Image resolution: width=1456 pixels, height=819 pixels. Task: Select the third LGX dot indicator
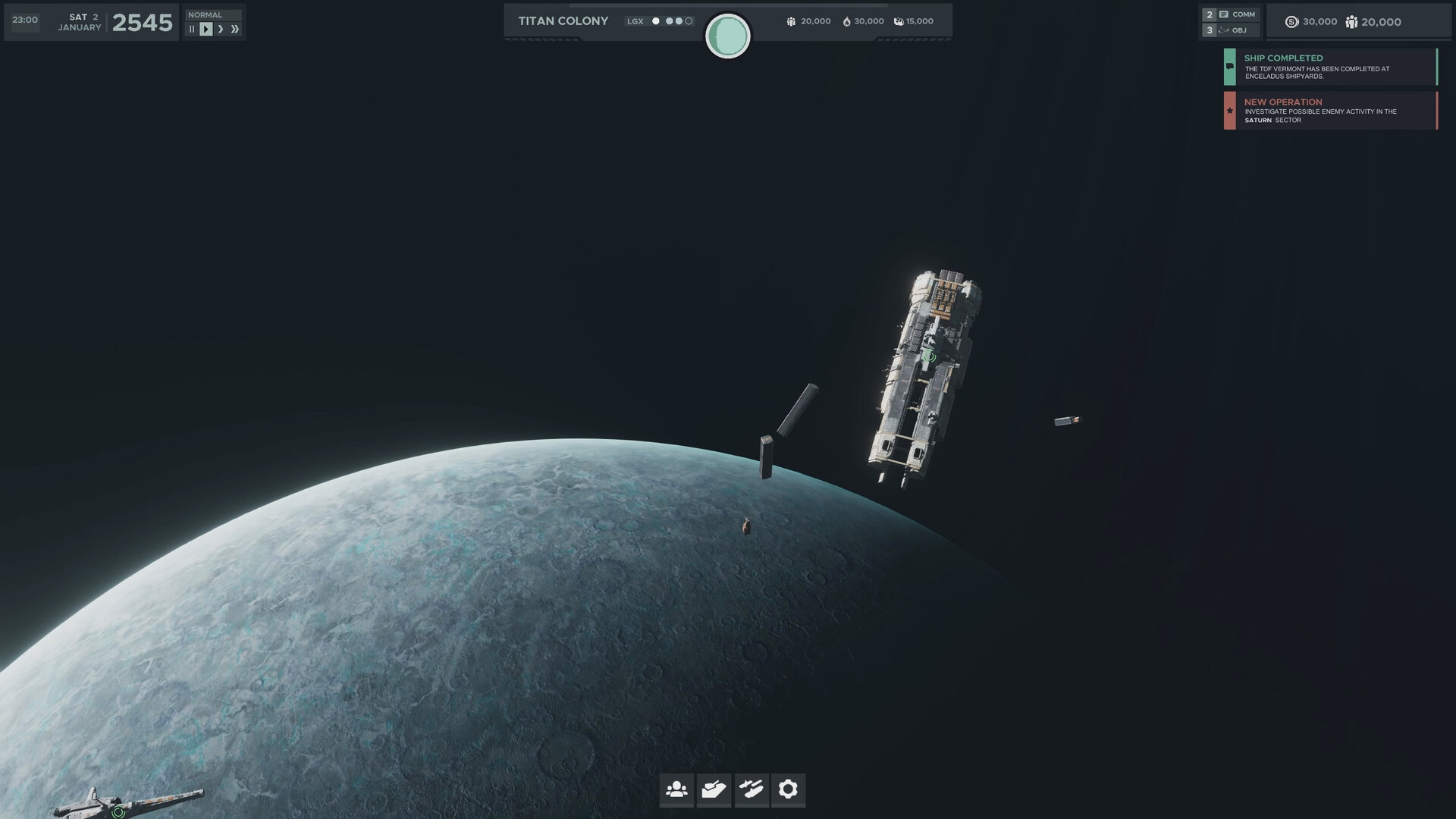(x=679, y=20)
